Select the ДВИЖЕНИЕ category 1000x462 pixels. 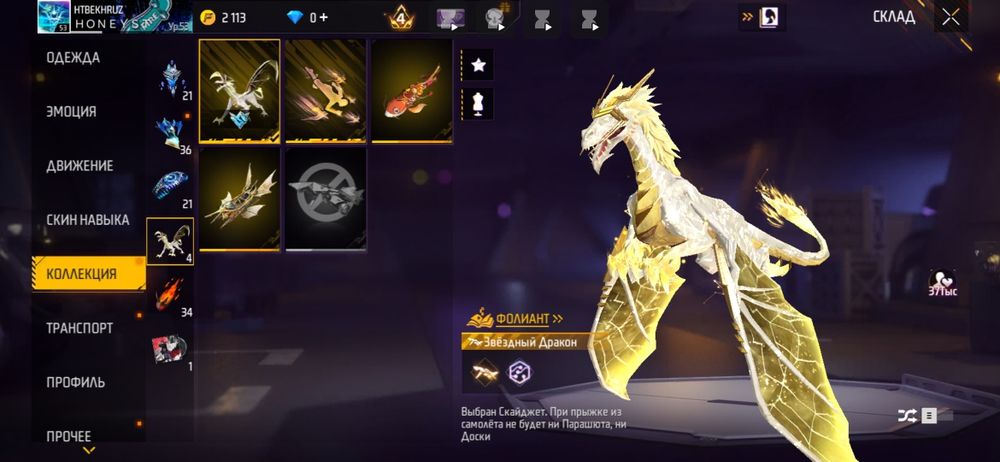point(79,166)
